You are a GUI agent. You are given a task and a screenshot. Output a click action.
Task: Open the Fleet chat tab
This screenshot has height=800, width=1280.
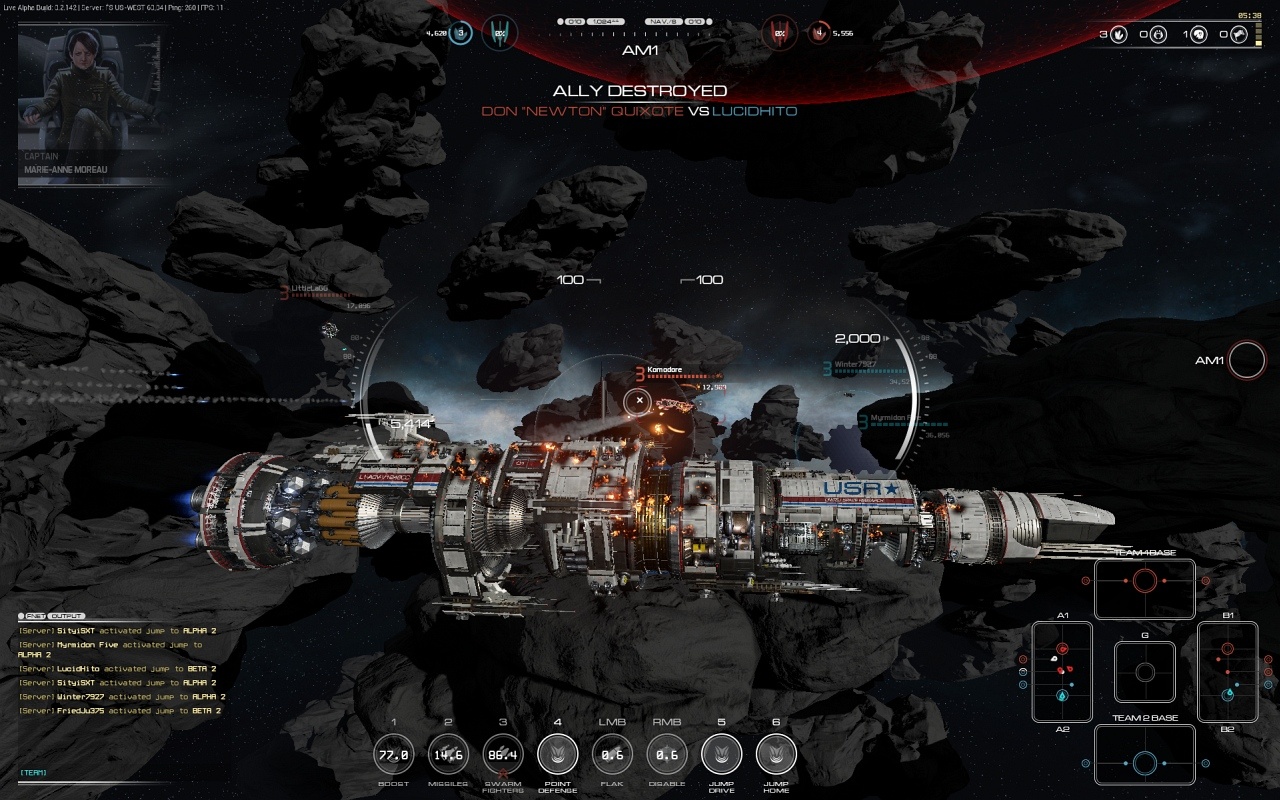point(34,616)
